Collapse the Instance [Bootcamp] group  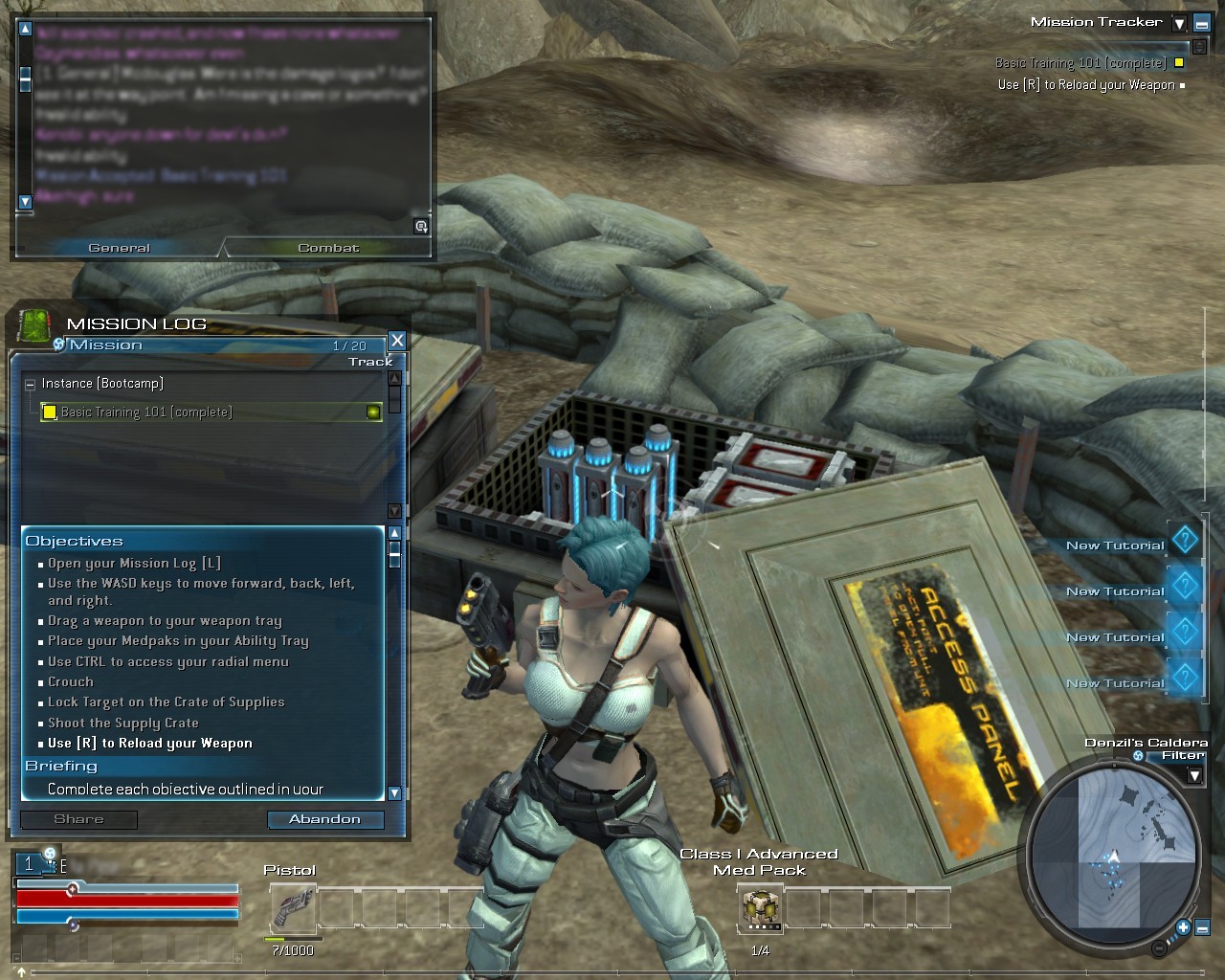coord(30,384)
